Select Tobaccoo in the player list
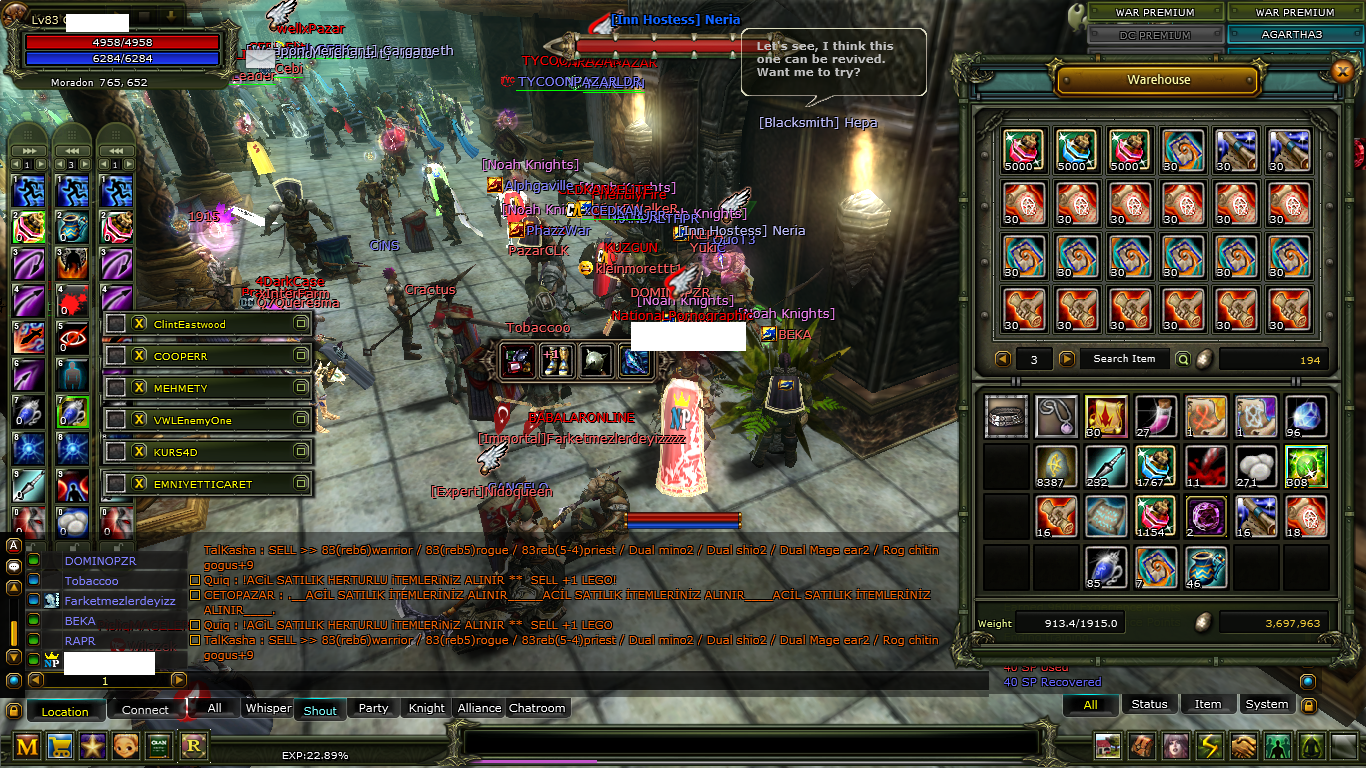The width and height of the screenshot is (1366, 768). (92, 581)
